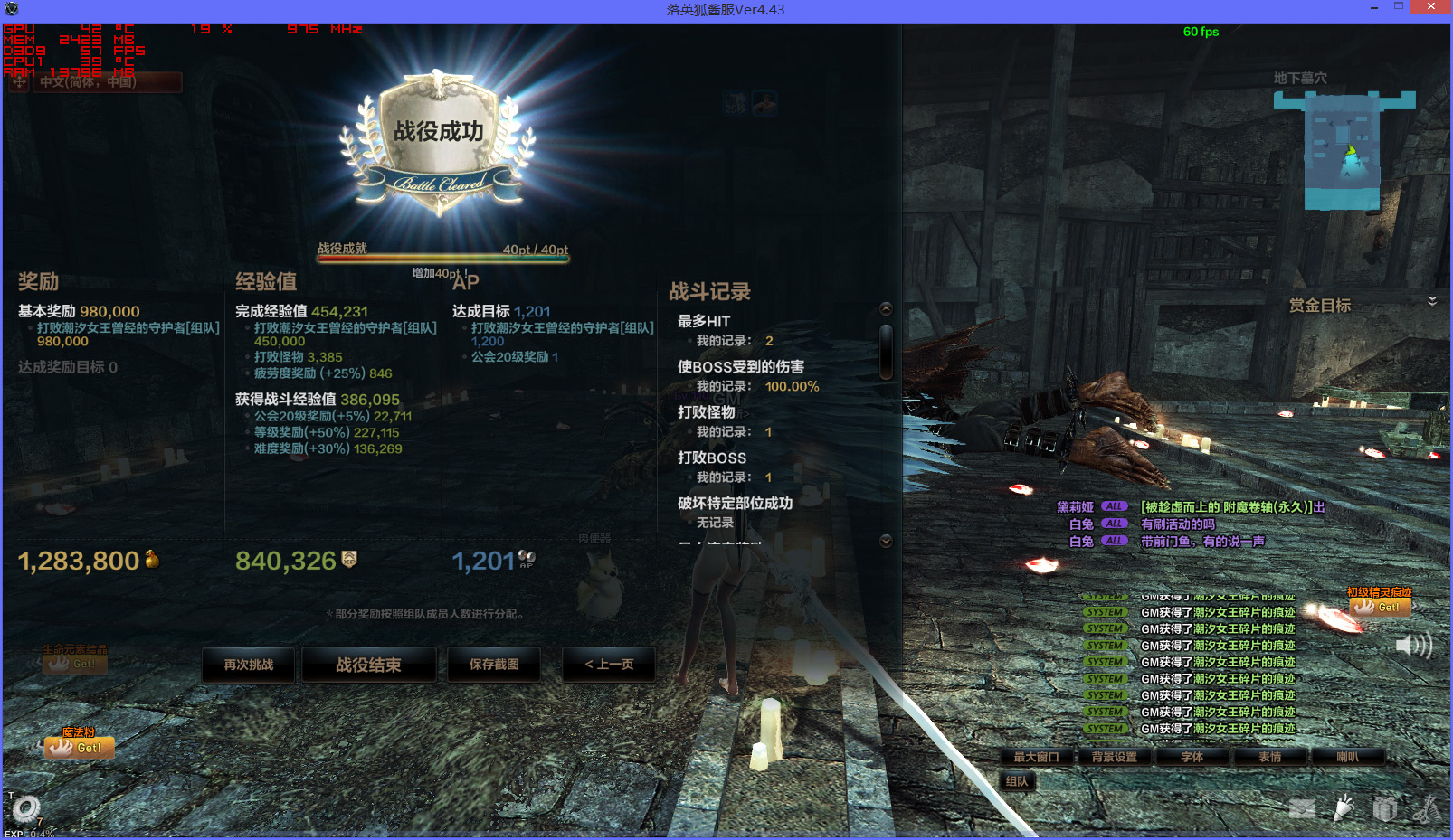Switch chat channel using 组队 button
Image resolution: width=1453 pixels, height=840 pixels.
pyautogui.click(x=1017, y=781)
